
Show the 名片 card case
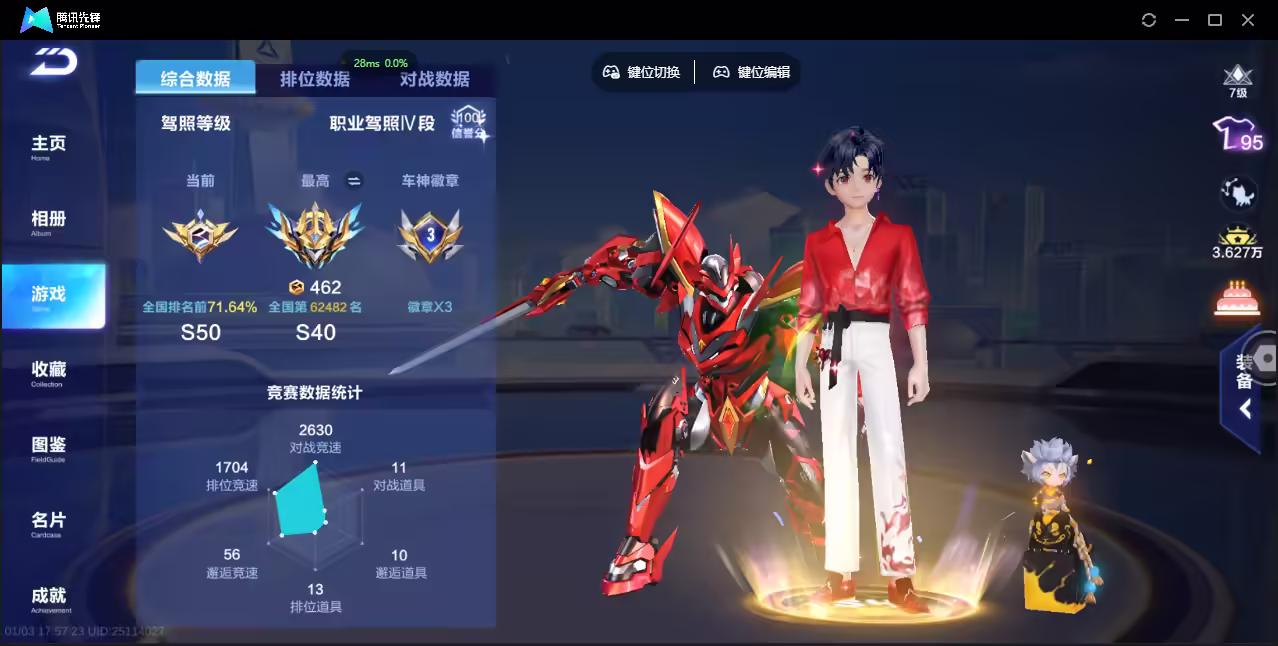48,522
